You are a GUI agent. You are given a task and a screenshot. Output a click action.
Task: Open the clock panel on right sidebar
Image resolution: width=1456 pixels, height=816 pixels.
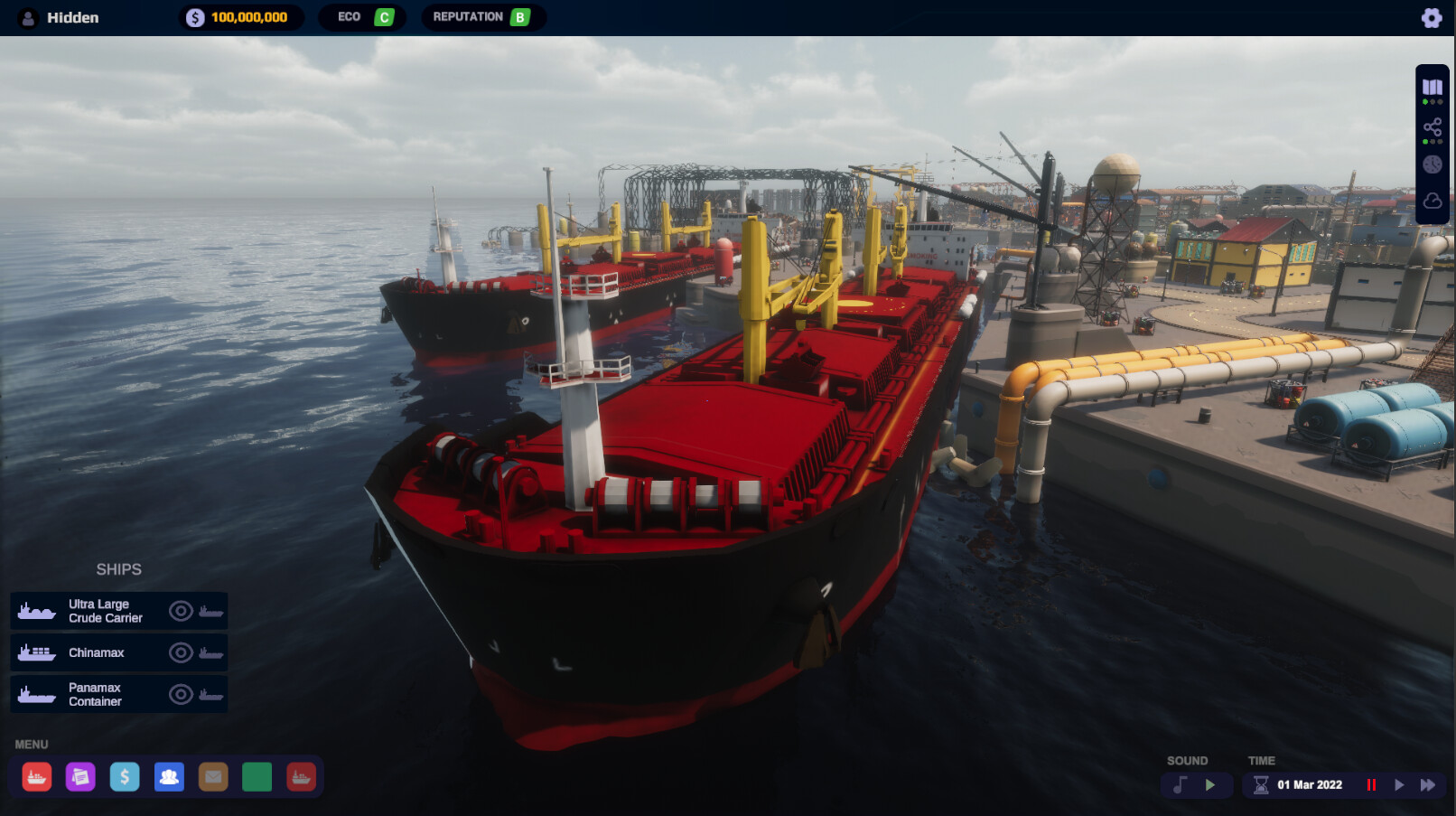tap(1432, 164)
